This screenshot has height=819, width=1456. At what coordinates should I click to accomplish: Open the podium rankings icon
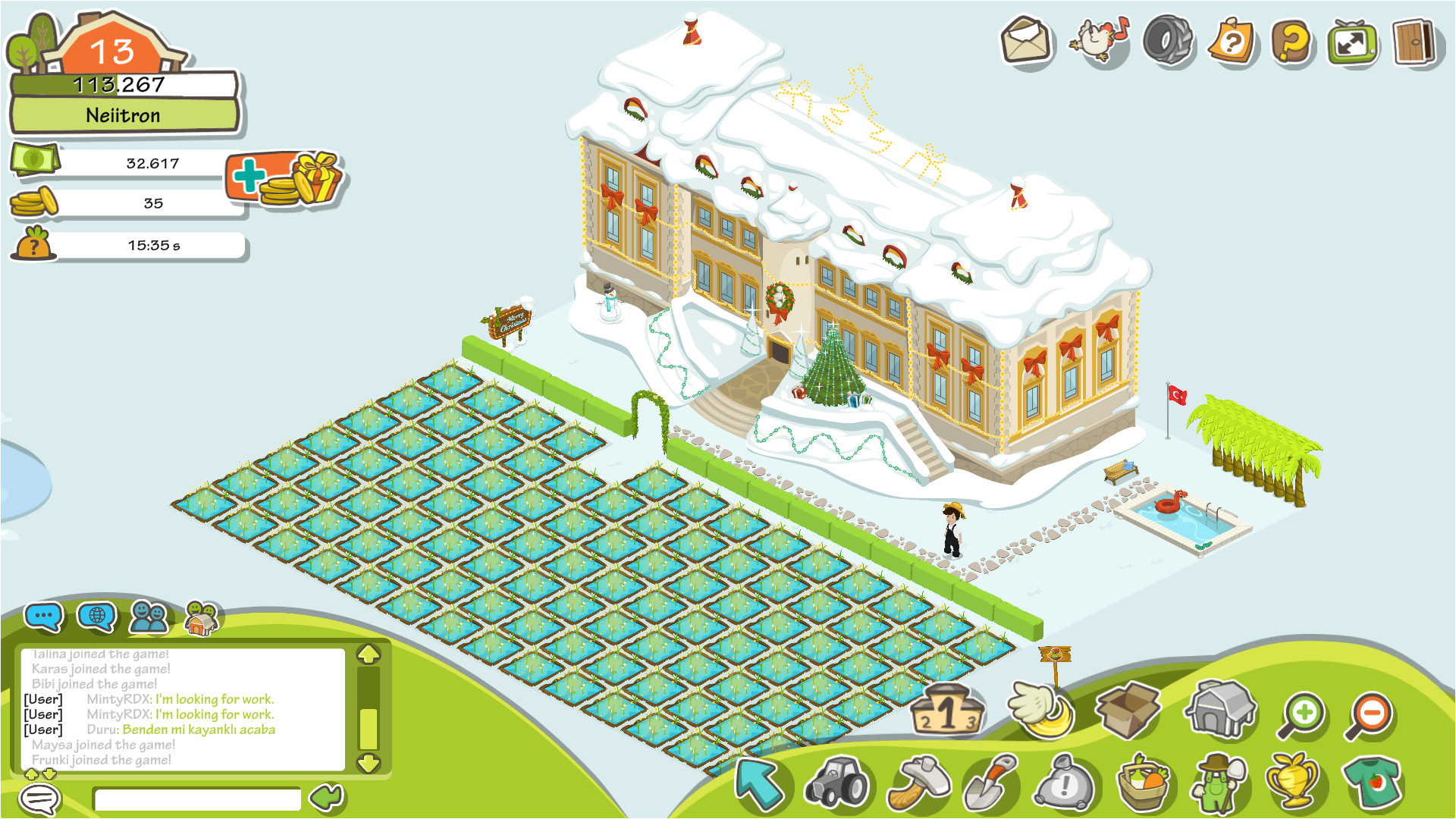point(947,711)
